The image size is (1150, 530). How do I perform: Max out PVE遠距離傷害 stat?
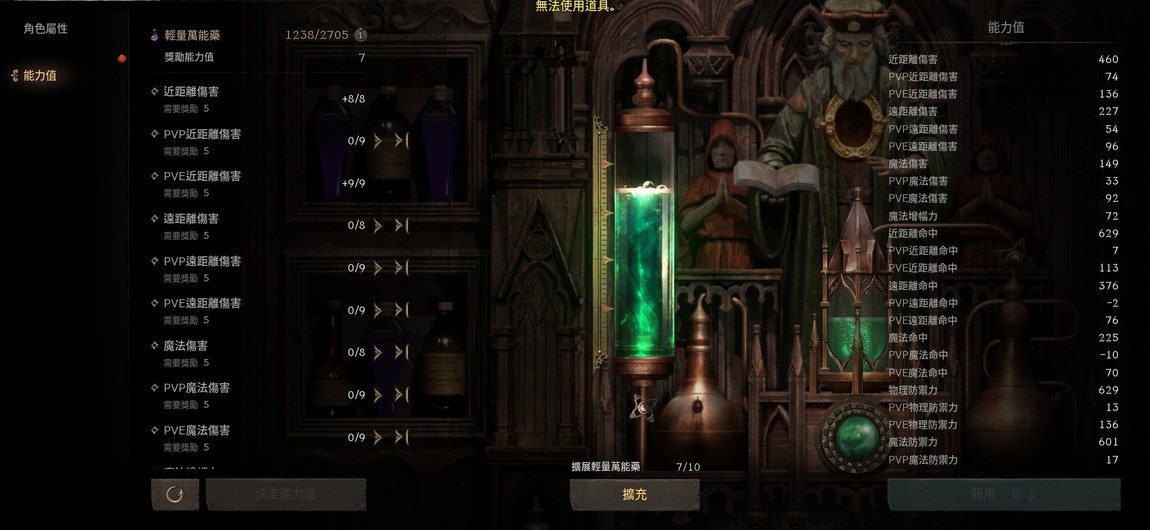(x=400, y=310)
